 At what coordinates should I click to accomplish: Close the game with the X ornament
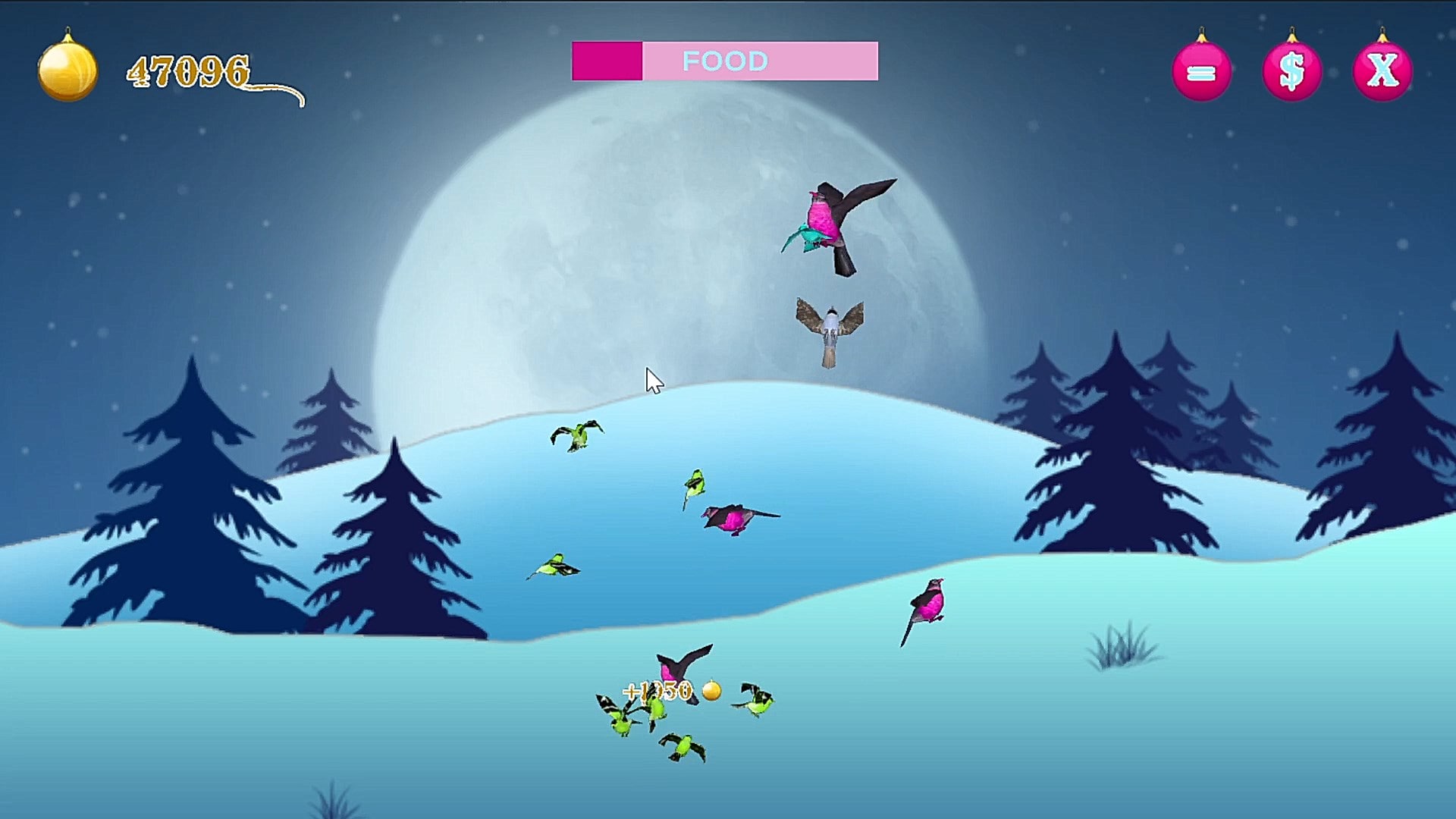click(x=1382, y=72)
